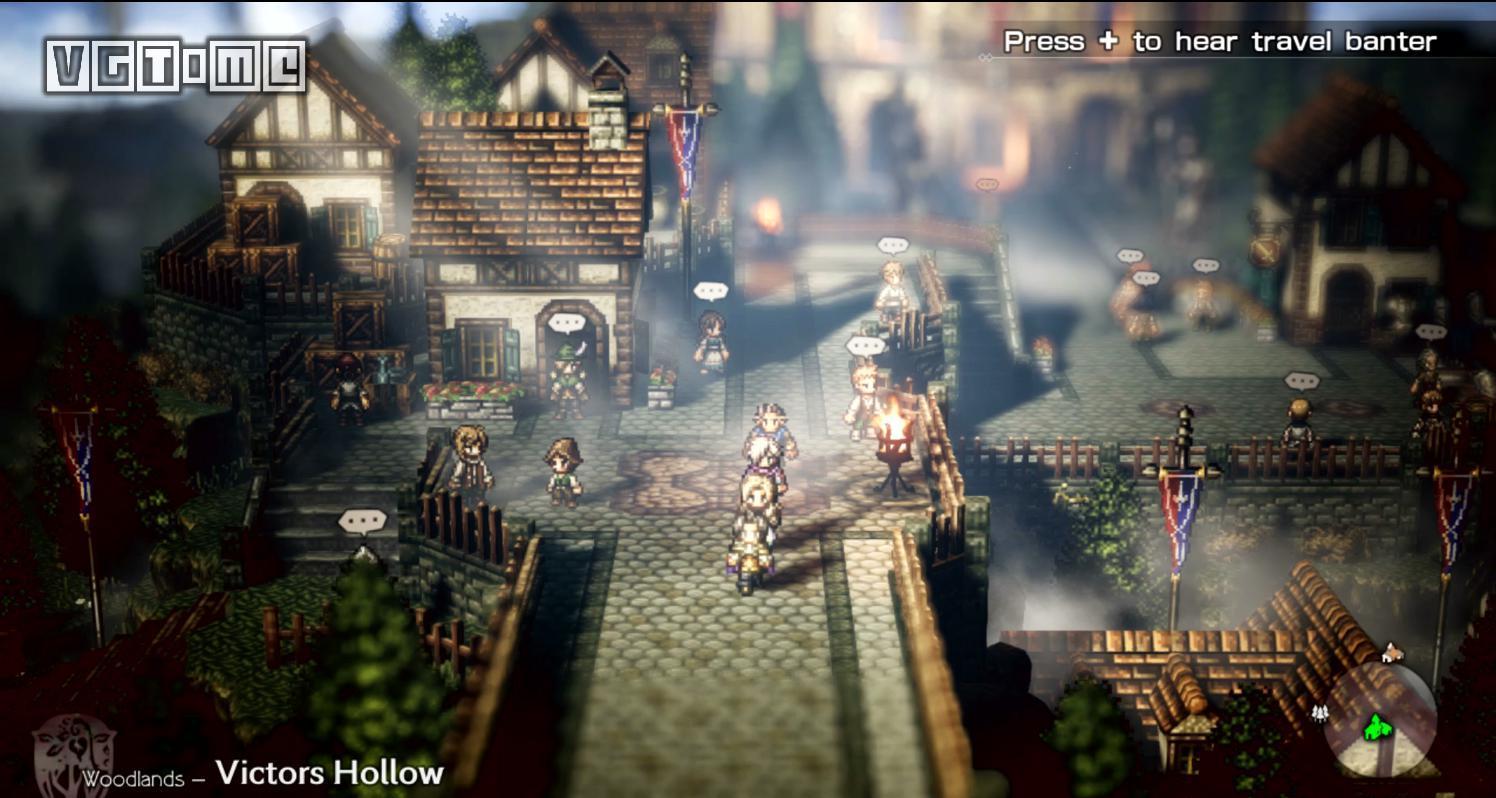Click the VGTIME watermark logo
This screenshot has width=1496, height=798.
[176, 67]
